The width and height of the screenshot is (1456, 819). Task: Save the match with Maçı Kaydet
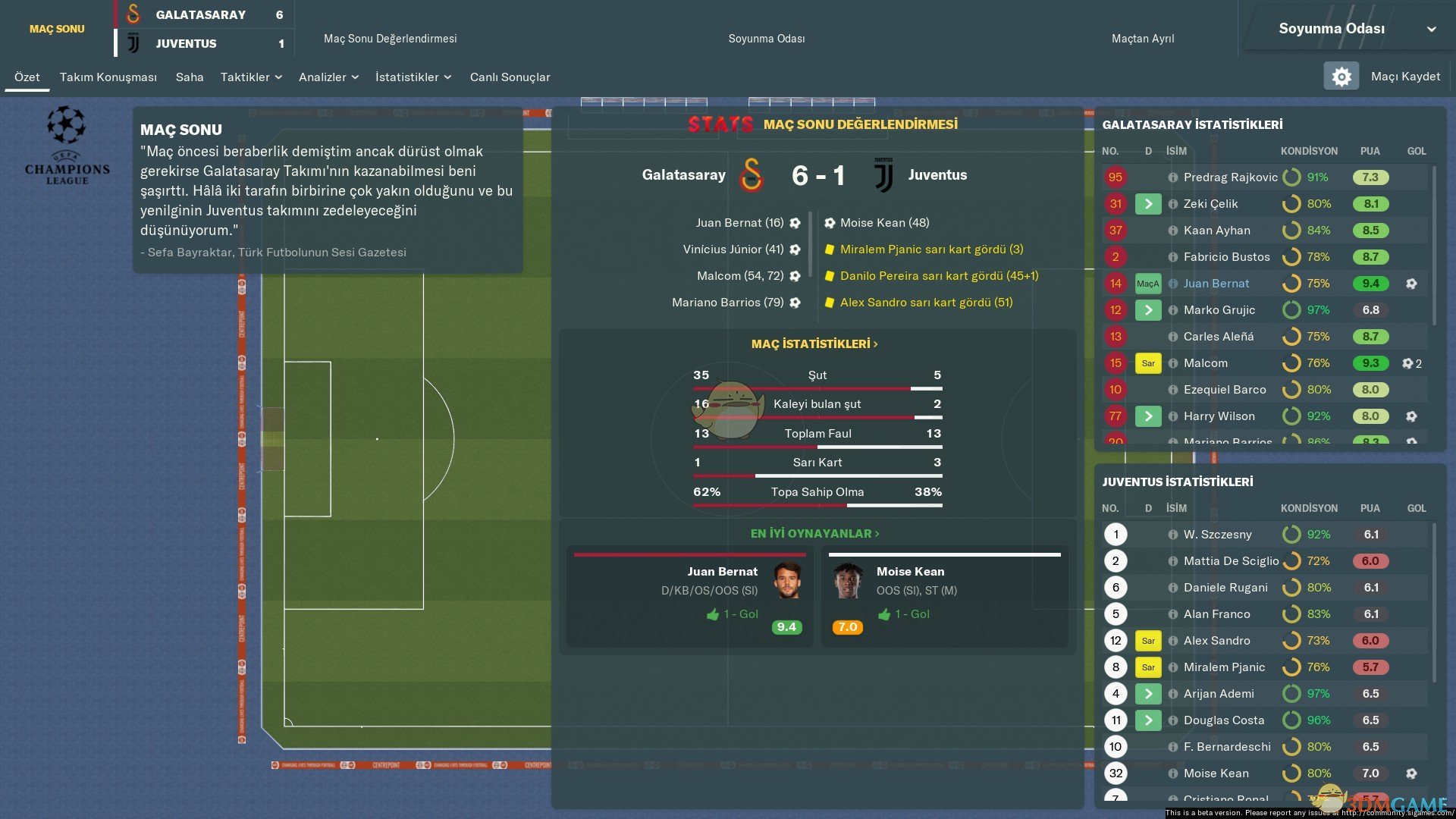point(1405,77)
